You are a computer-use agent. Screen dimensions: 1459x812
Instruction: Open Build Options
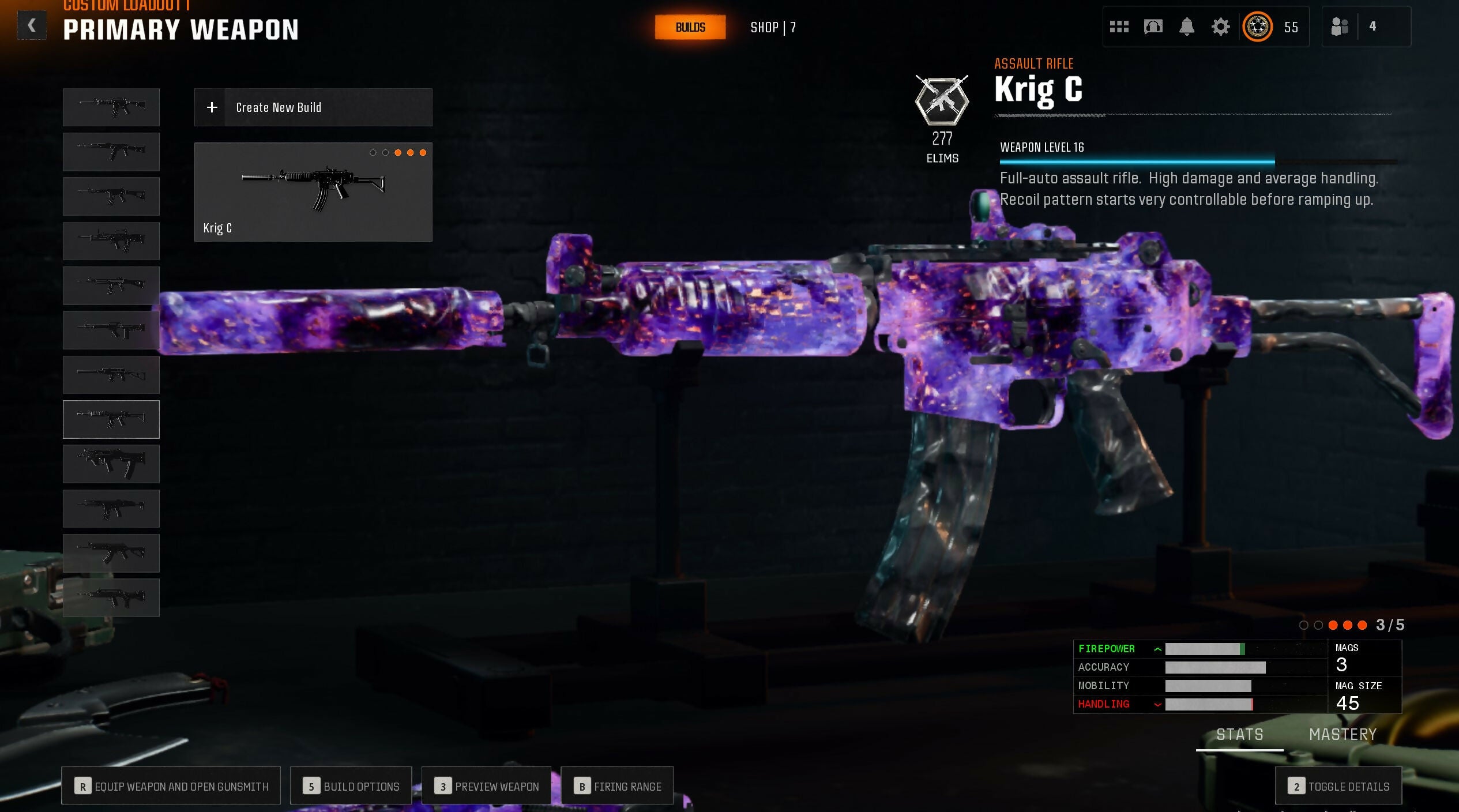351,786
